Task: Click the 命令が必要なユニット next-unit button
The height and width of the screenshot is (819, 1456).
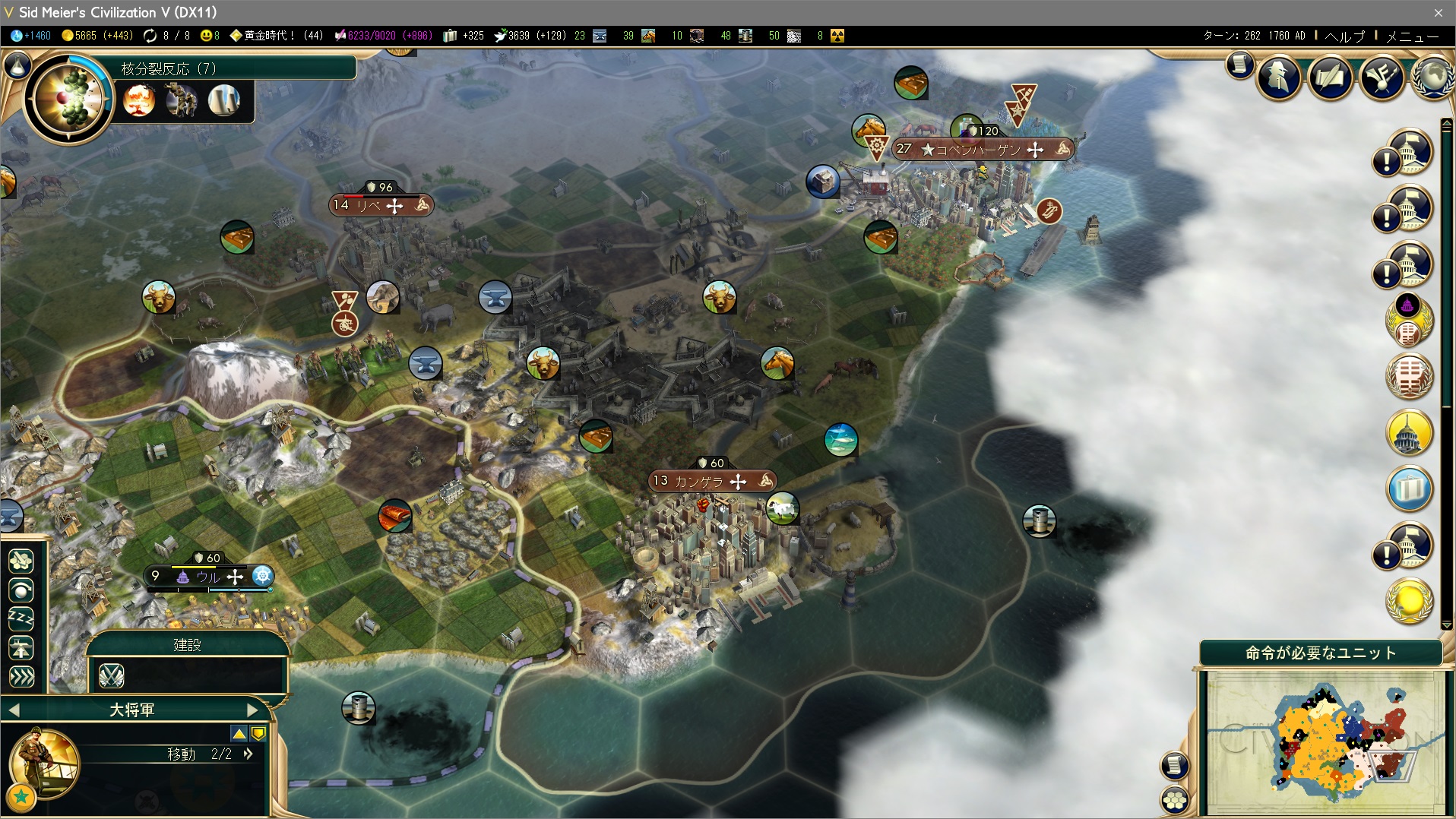Action: point(1320,653)
